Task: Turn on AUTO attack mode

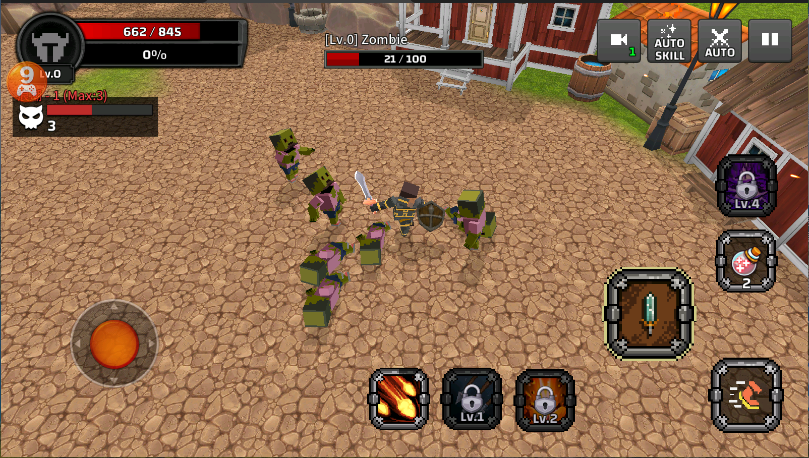Action: tap(720, 41)
